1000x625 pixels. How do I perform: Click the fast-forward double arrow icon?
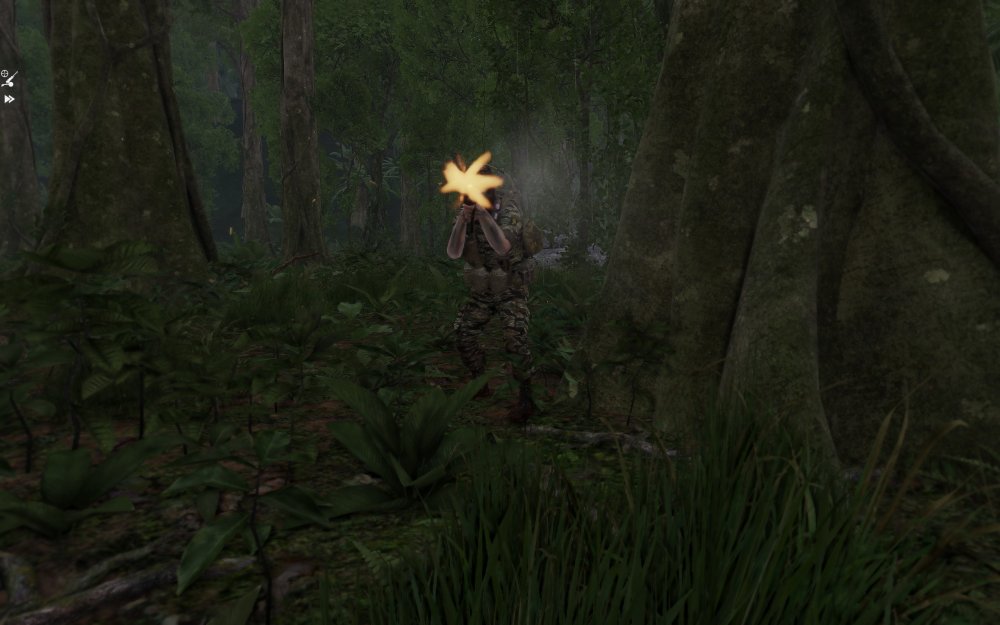9,99
